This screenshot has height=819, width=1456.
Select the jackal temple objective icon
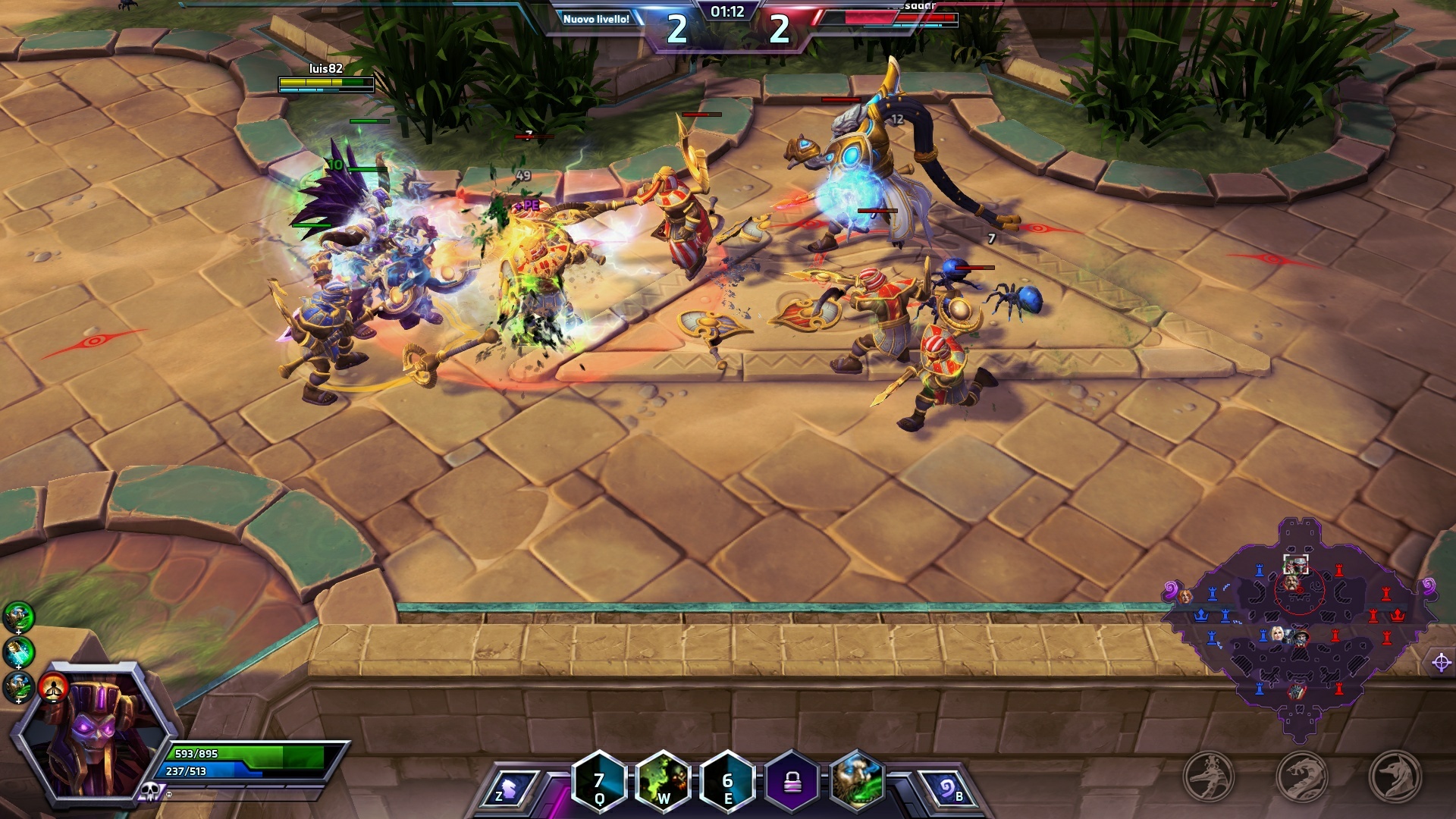click(x=1395, y=777)
